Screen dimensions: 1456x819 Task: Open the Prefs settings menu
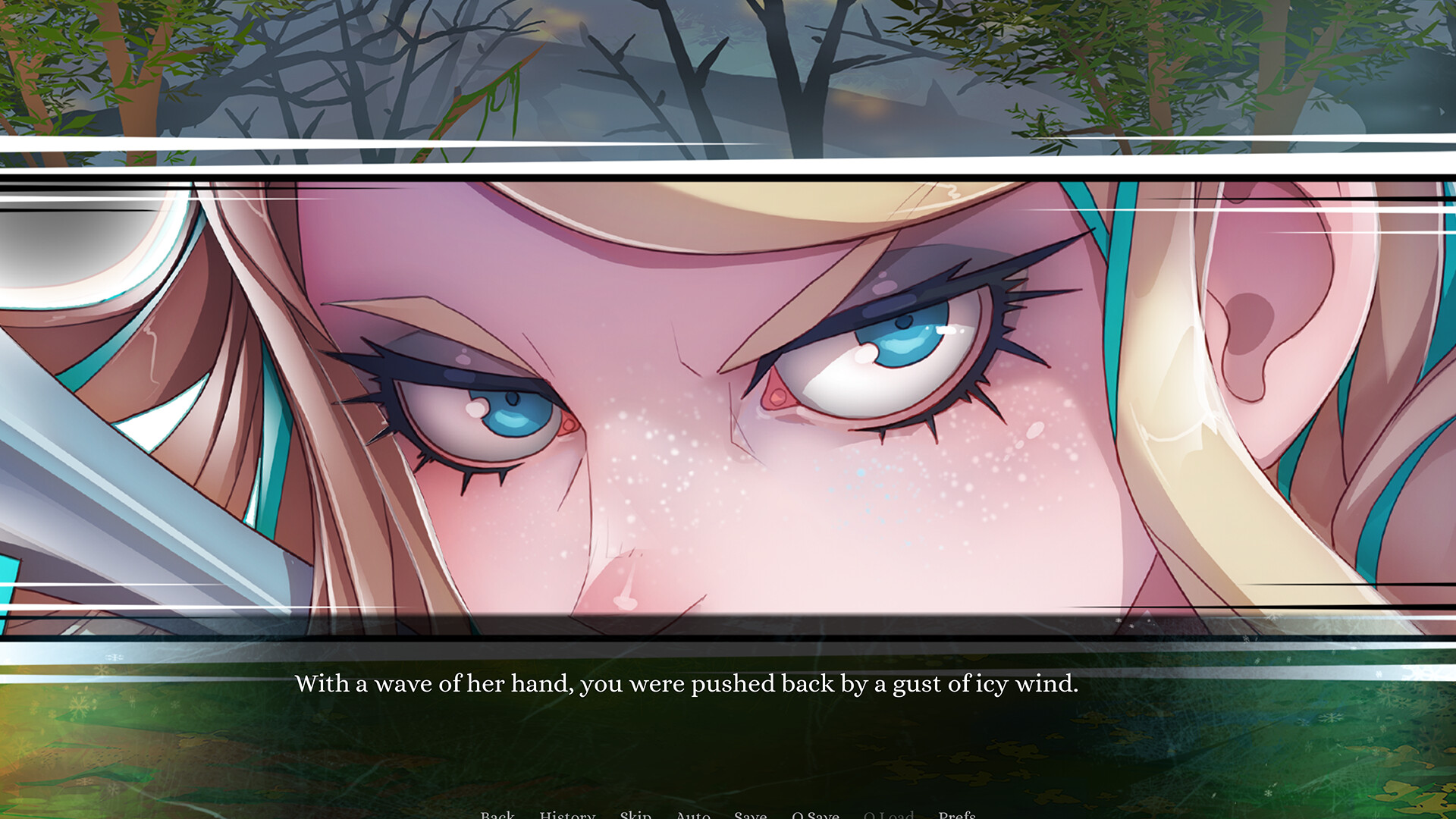tap(958, 814)
